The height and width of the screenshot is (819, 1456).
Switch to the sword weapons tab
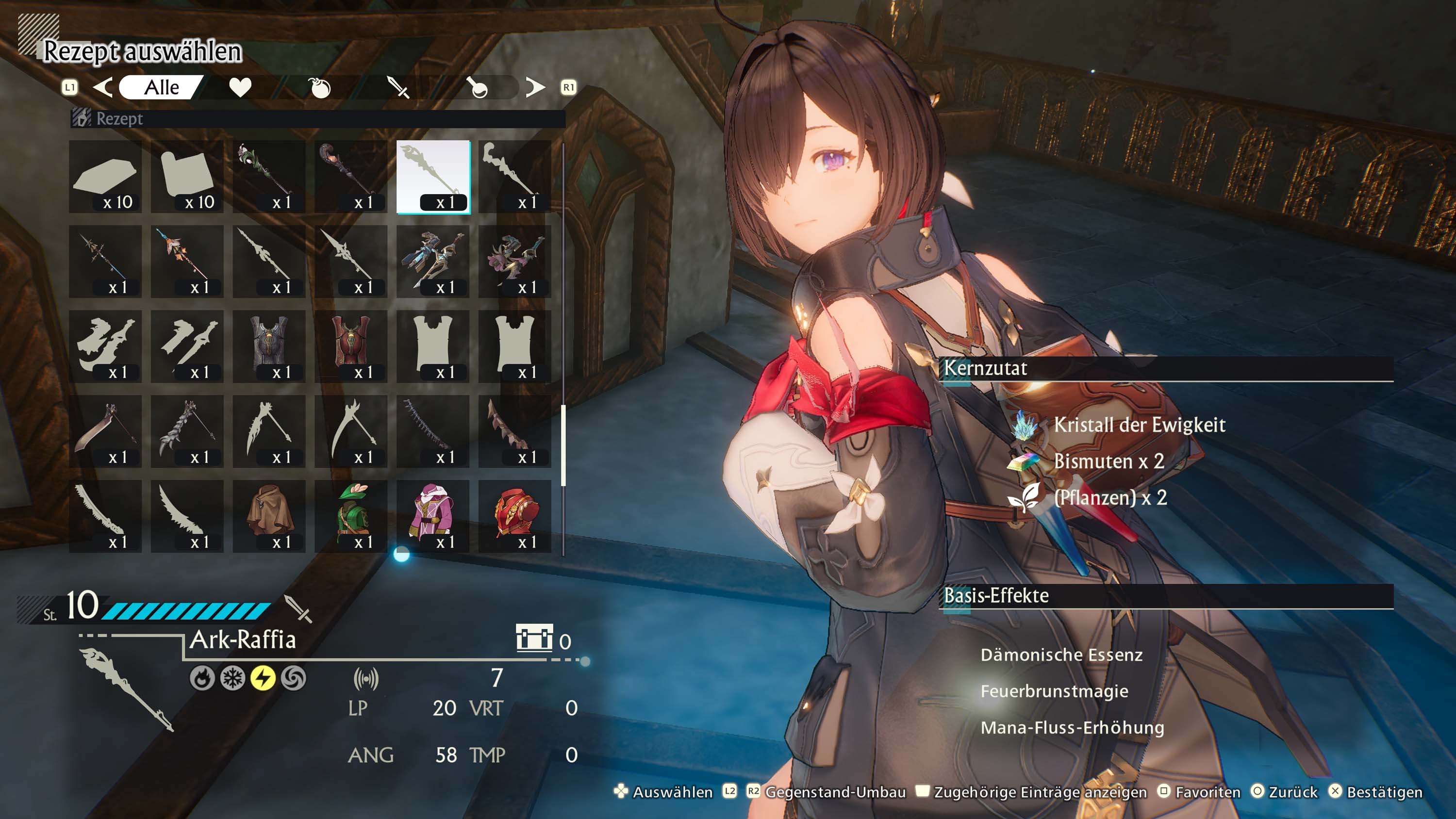point(398,88)
